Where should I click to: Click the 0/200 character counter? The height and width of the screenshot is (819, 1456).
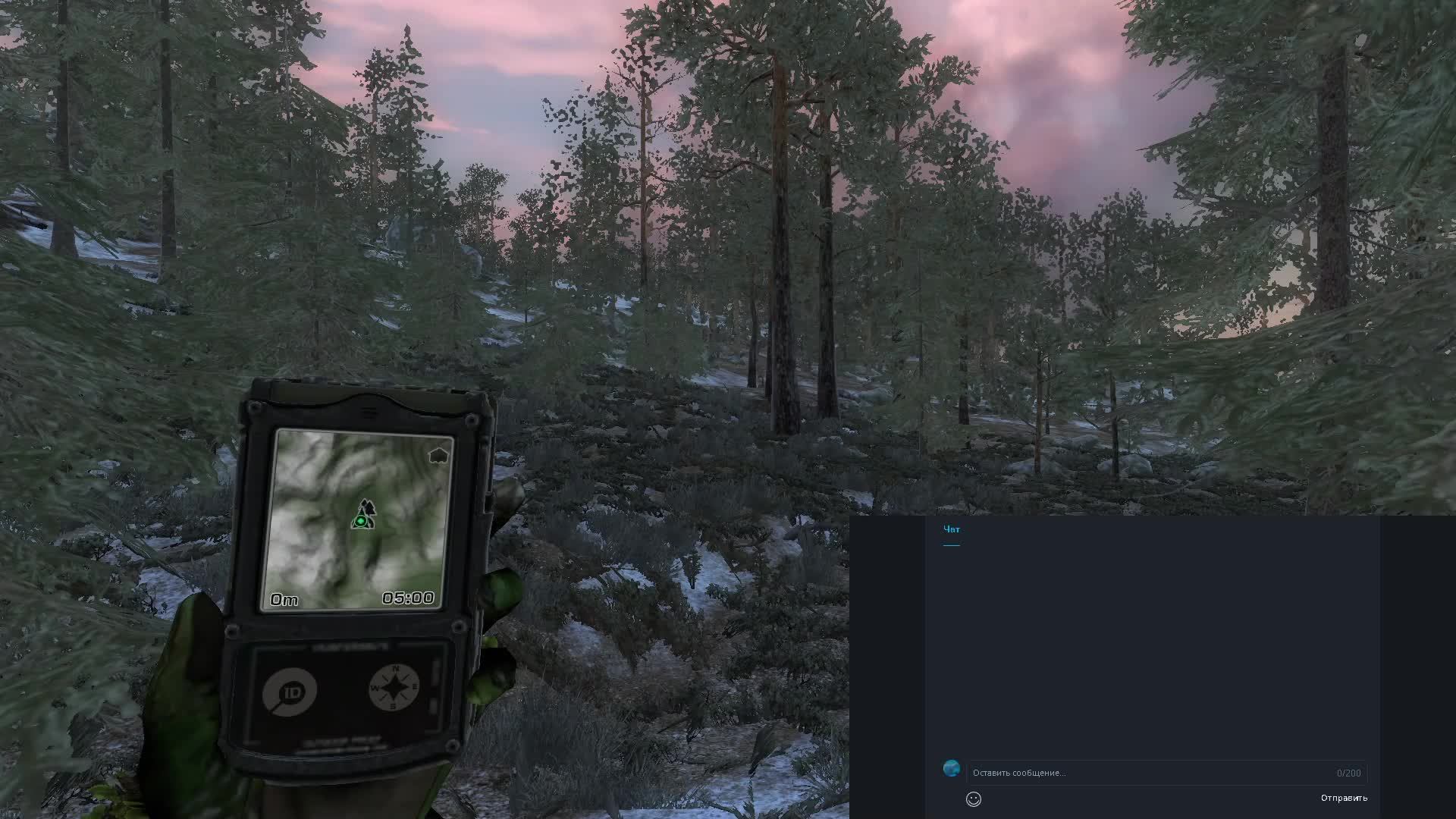tap(1349, 773)
